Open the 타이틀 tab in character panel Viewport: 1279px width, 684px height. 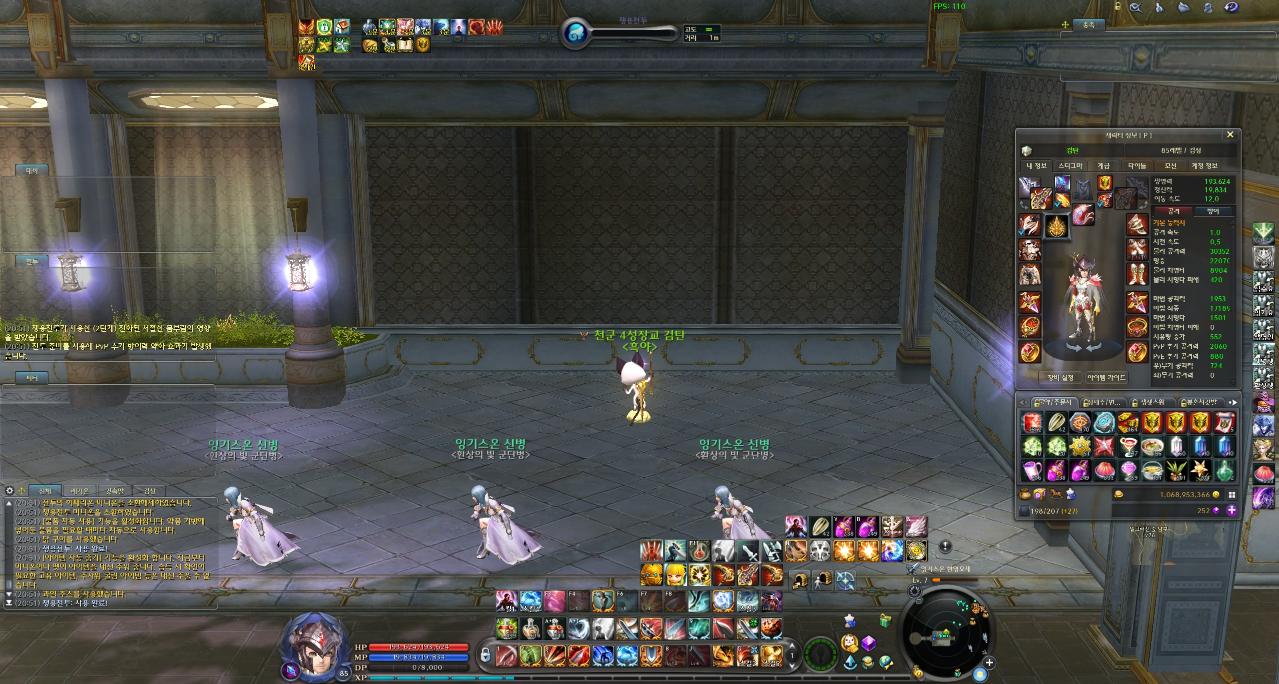(x=1137, y=166)
